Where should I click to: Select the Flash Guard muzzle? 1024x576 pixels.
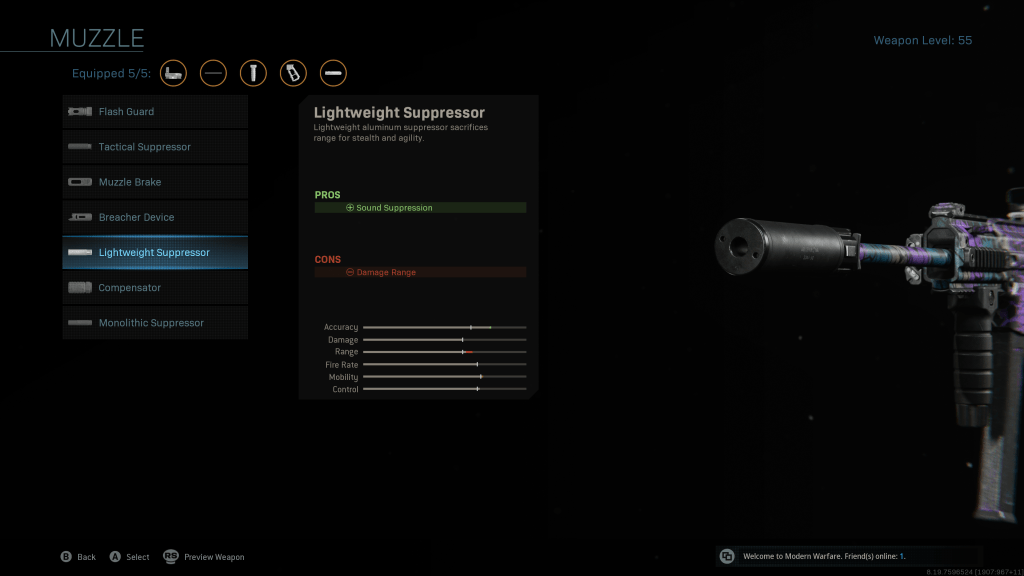click(x=155, y=112)
